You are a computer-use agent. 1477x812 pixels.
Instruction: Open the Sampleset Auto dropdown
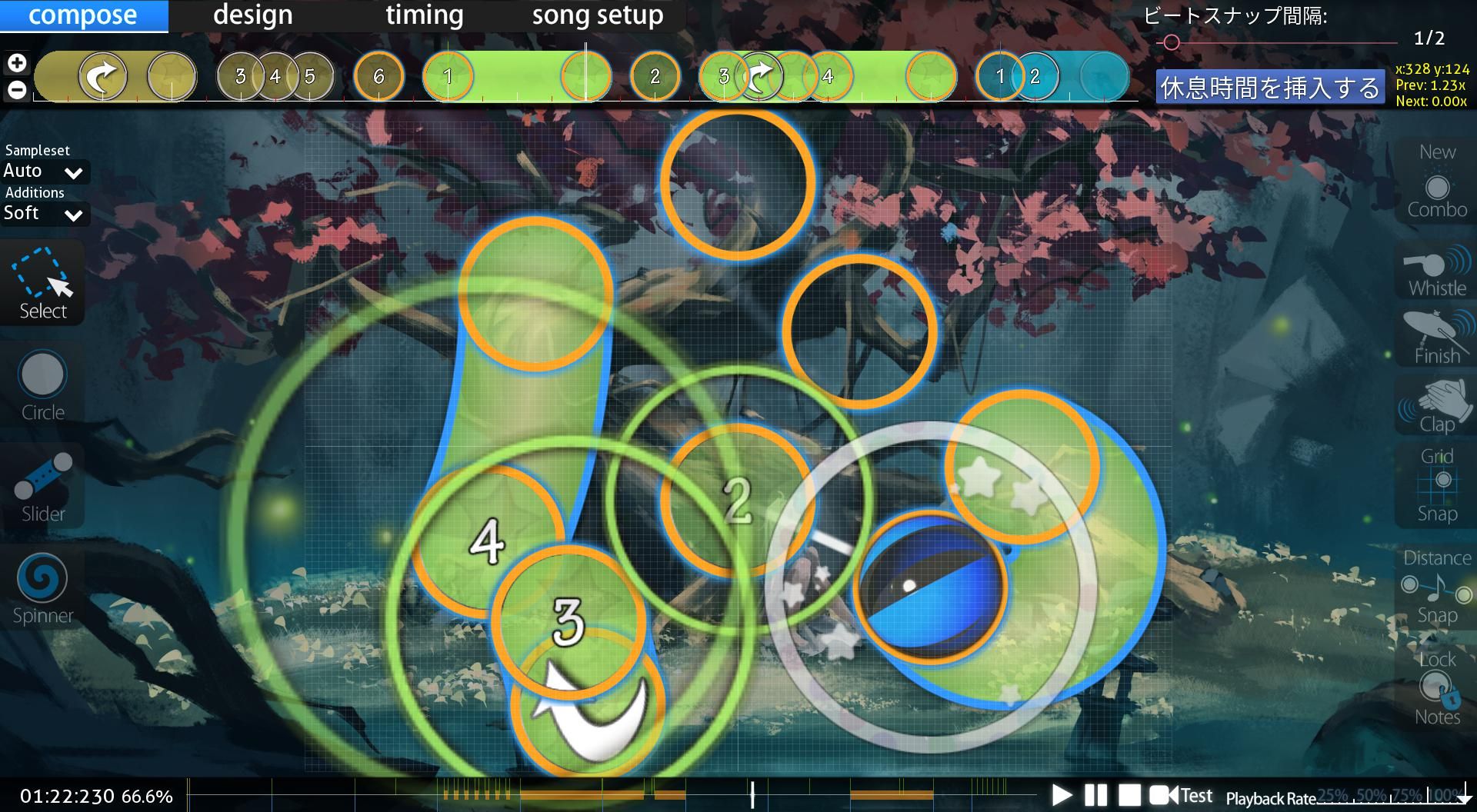(45, 171)
